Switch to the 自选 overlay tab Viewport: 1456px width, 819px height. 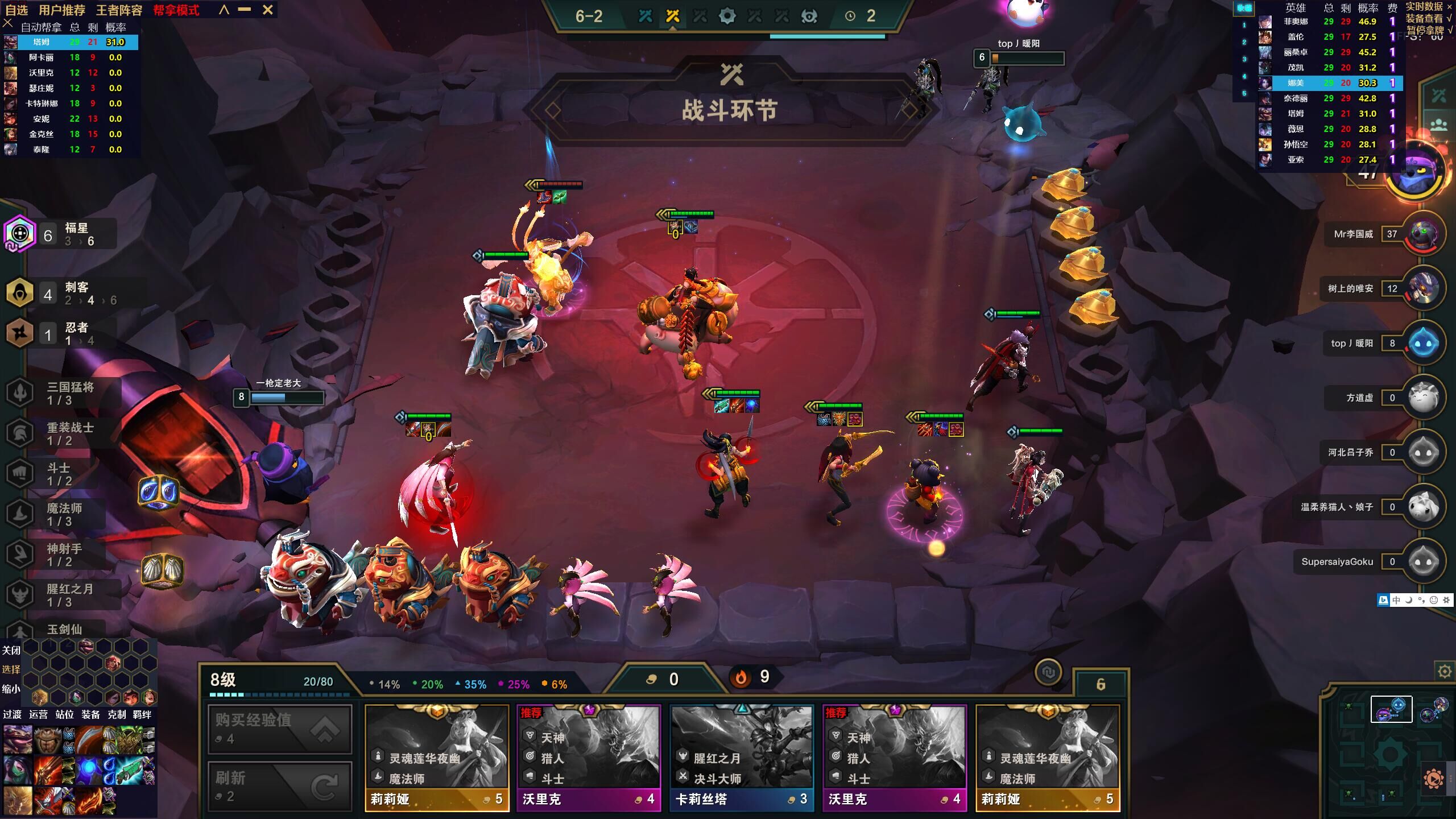tap(16, 10)
